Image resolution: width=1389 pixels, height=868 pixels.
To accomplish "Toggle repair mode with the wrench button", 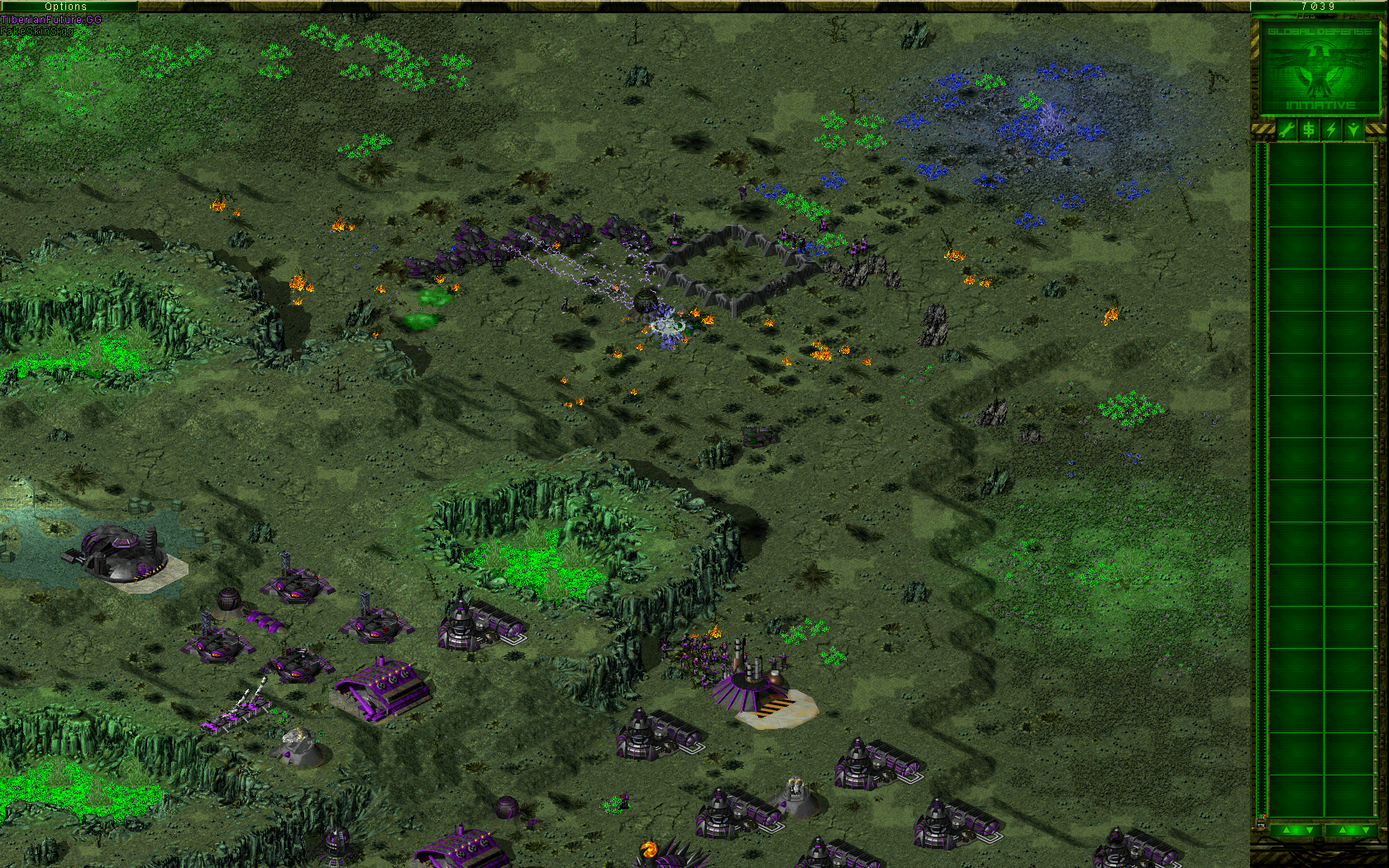I will click(x=1286, y=130).
